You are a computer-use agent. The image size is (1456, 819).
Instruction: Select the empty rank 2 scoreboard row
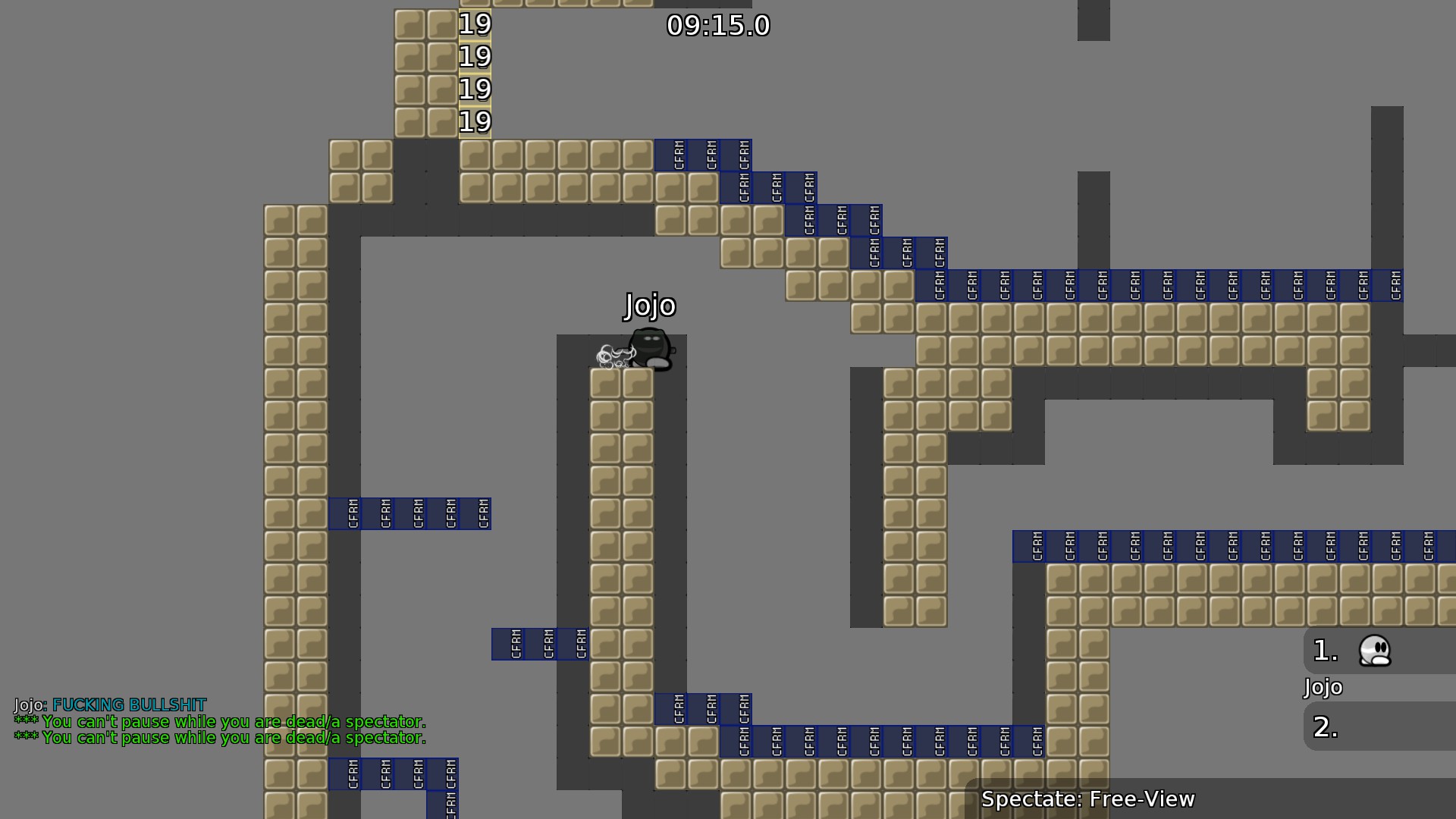1379,726
